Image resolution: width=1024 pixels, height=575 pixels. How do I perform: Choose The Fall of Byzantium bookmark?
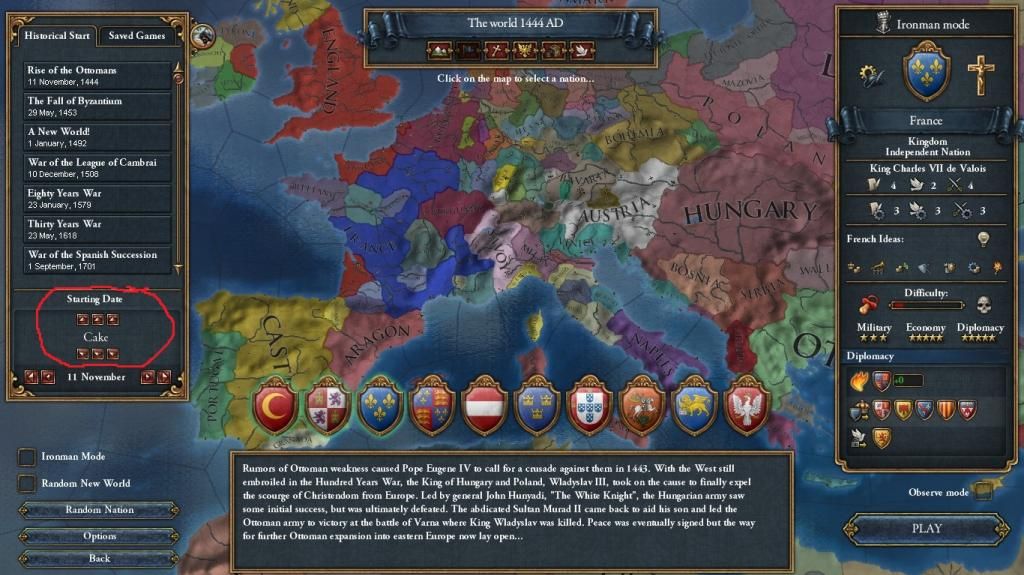pos(98,106)
